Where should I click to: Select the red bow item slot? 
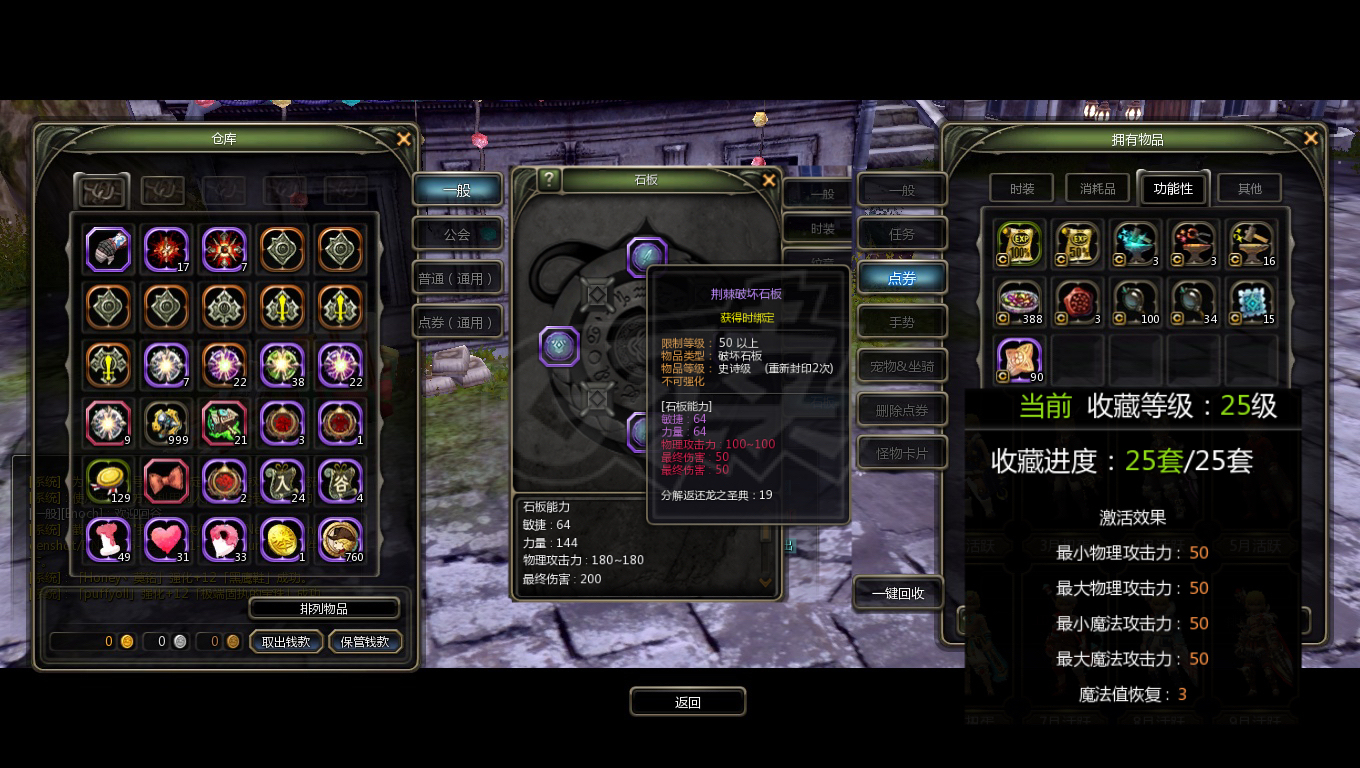(x=166, y=481)
